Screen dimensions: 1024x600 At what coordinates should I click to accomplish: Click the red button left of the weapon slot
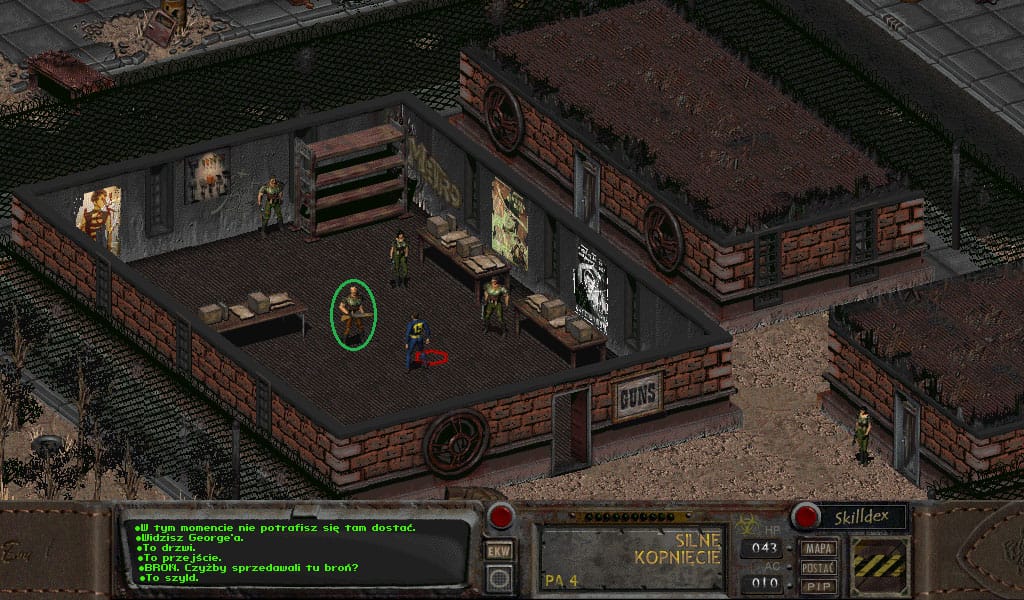click(499, 516)
